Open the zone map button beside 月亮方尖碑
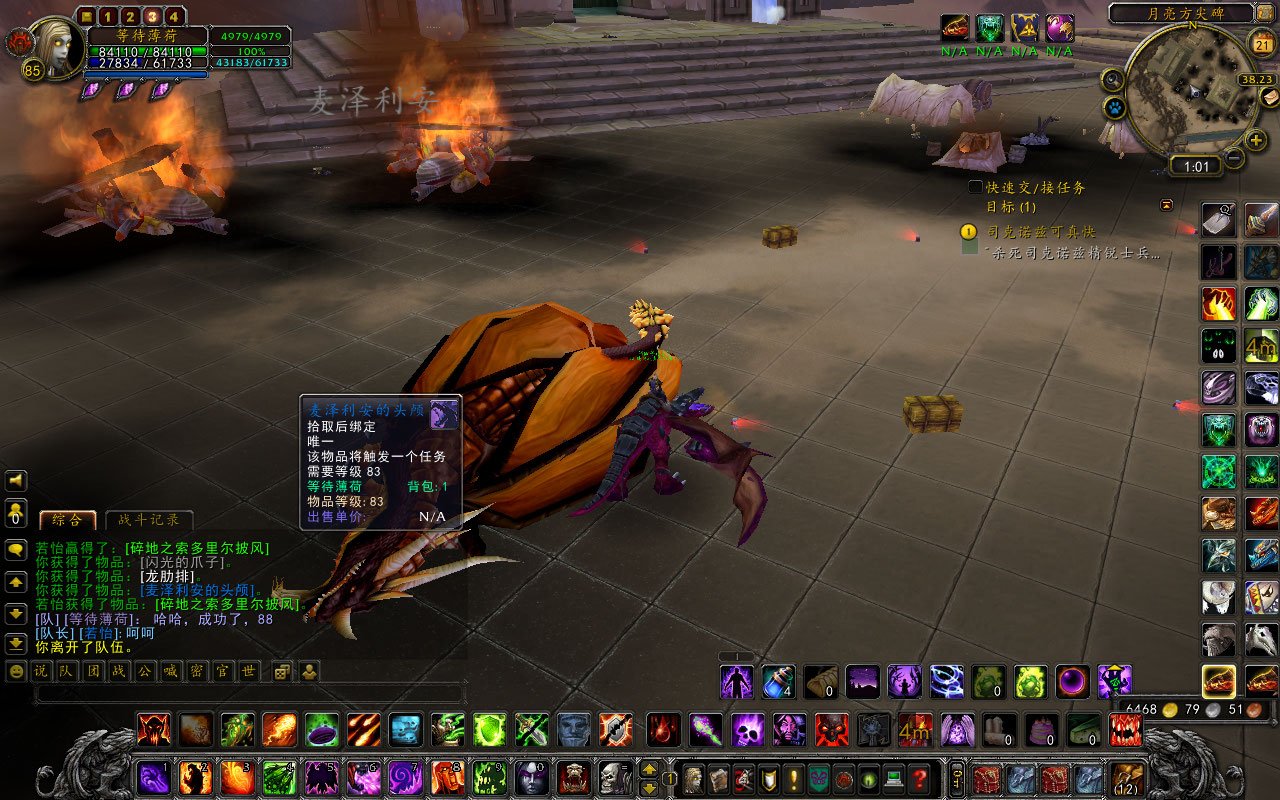Viewport: 1280px width, 800px height. click(x=1266, y=13)
